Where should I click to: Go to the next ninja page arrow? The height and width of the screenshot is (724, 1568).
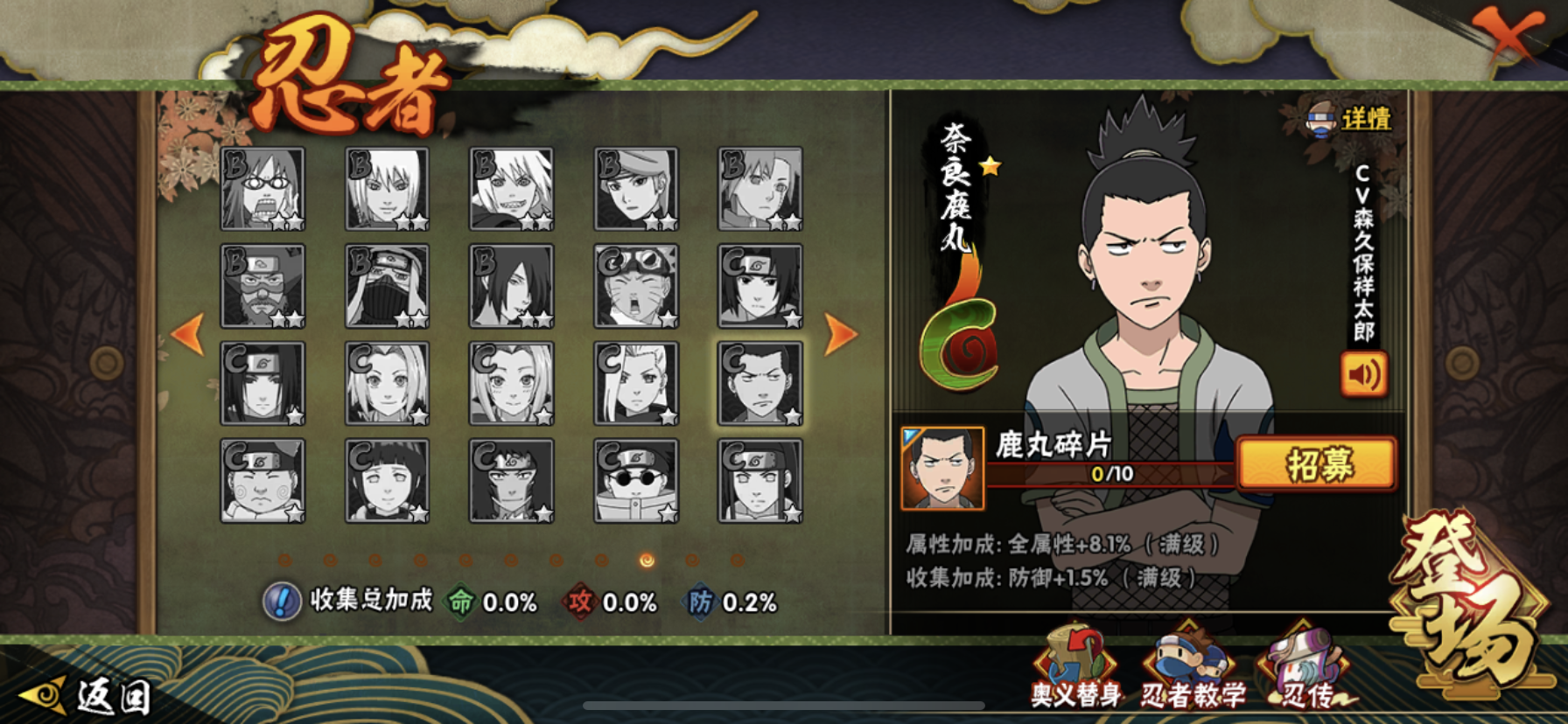click(840, 334)
